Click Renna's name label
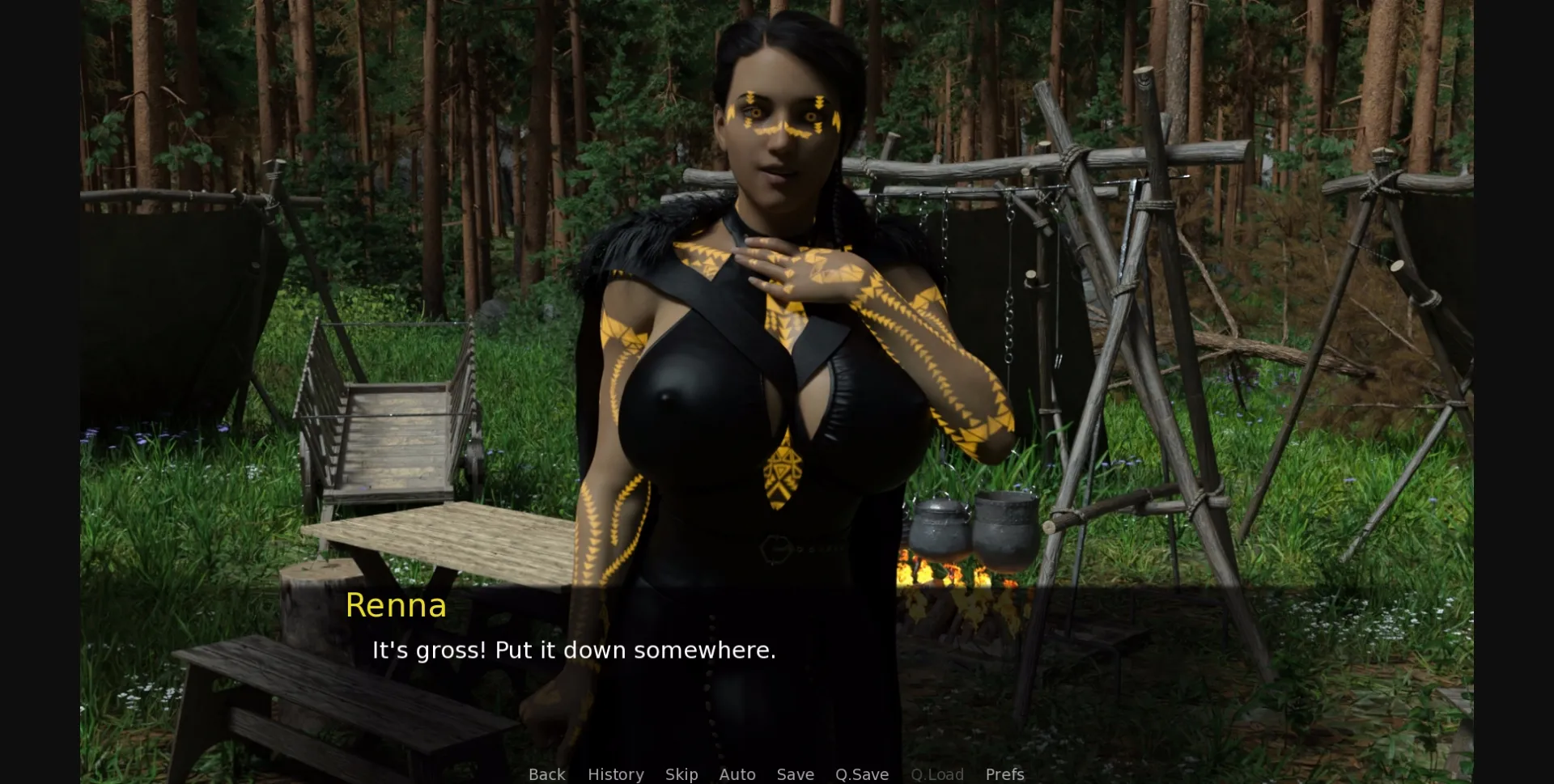 396,605
